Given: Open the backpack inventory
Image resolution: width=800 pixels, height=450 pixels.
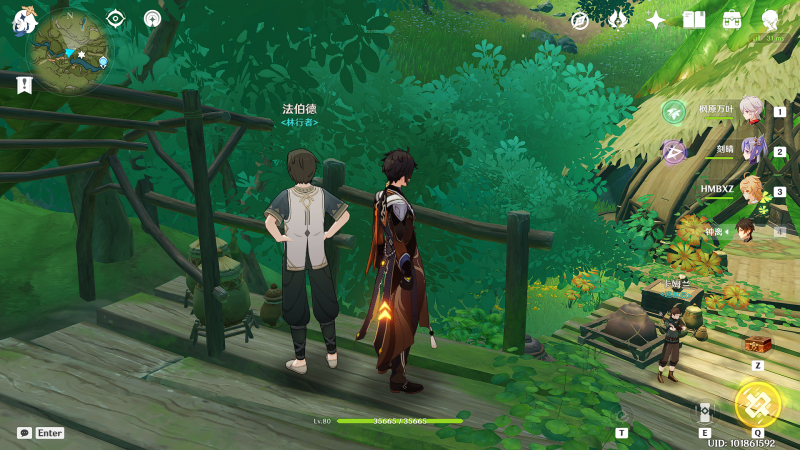Looking at the screenshot, I should coord(732,20).
